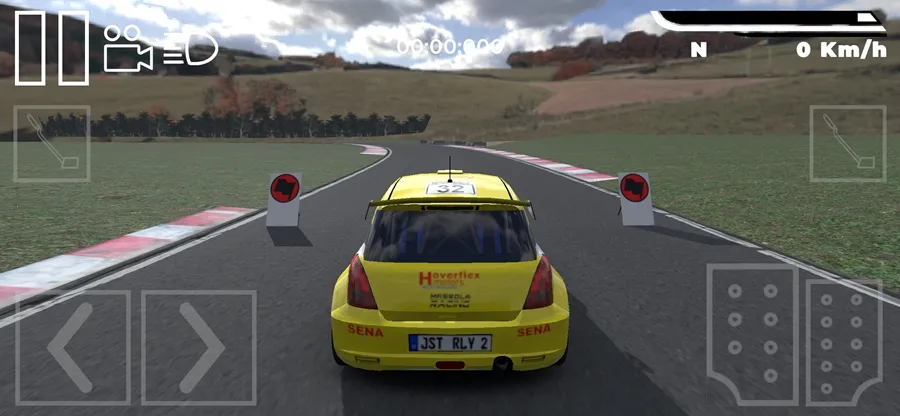Image resolution: width=900 pixels, height=416 pixels.
Task: Steer left with the left arrow
Action: [72, 347]
